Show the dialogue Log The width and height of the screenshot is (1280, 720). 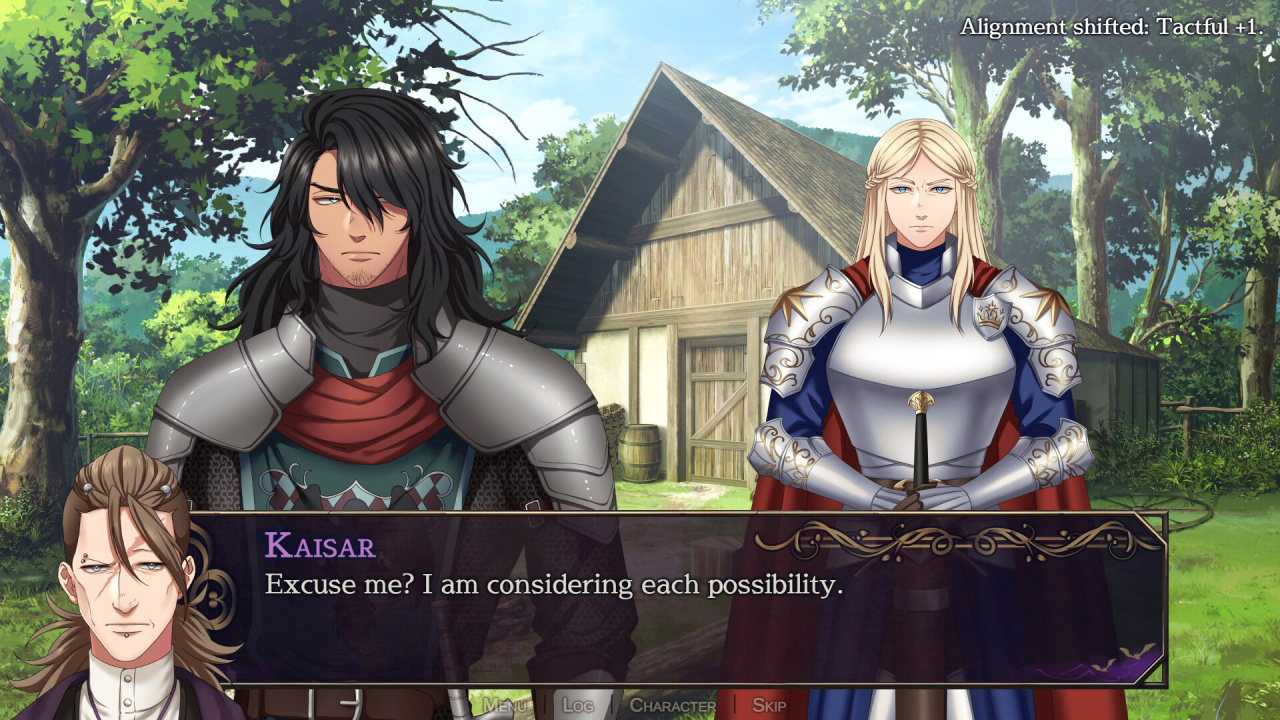pos(578,705)
